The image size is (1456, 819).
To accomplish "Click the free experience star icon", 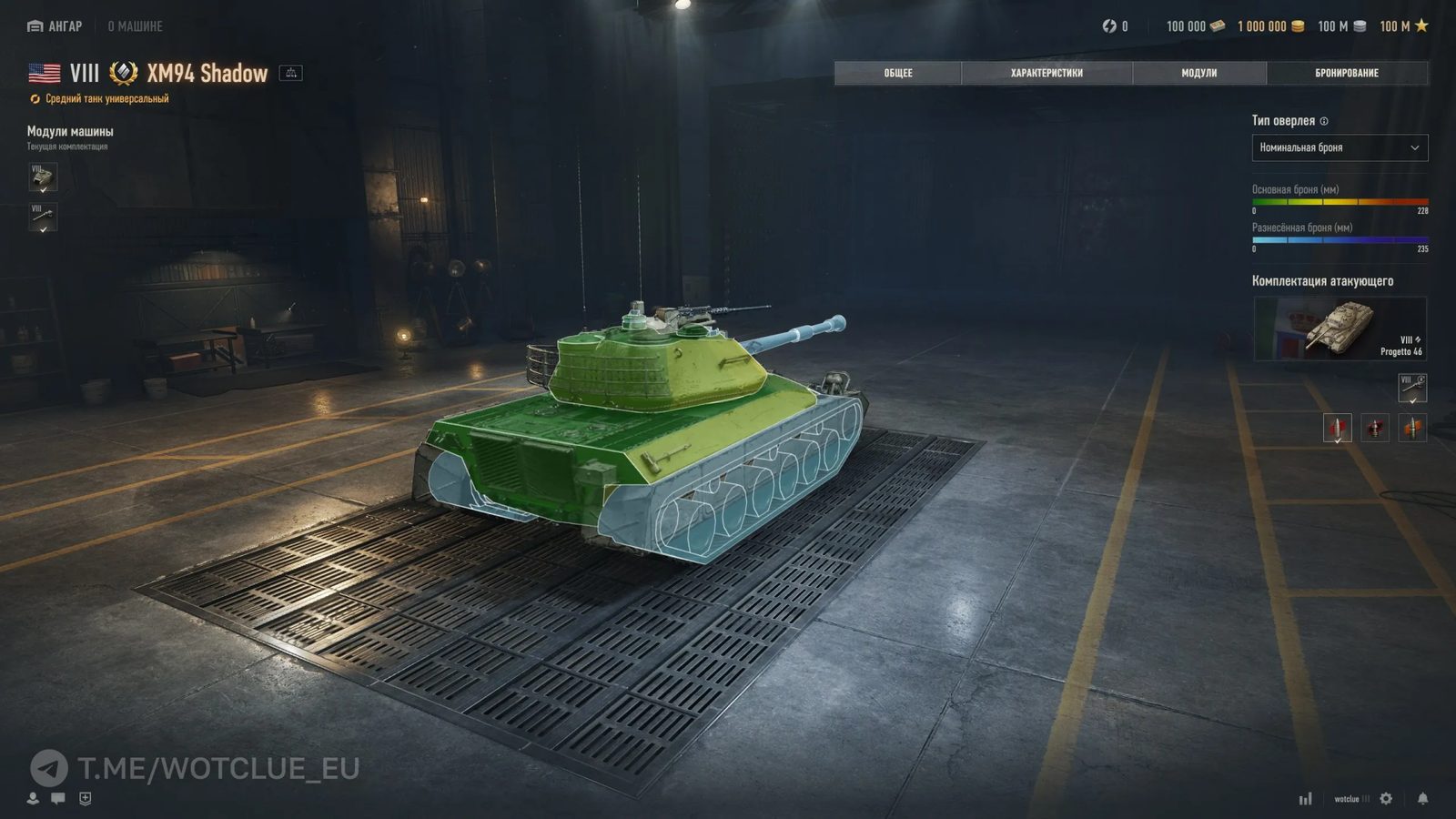I will (x=1421, y=26).
